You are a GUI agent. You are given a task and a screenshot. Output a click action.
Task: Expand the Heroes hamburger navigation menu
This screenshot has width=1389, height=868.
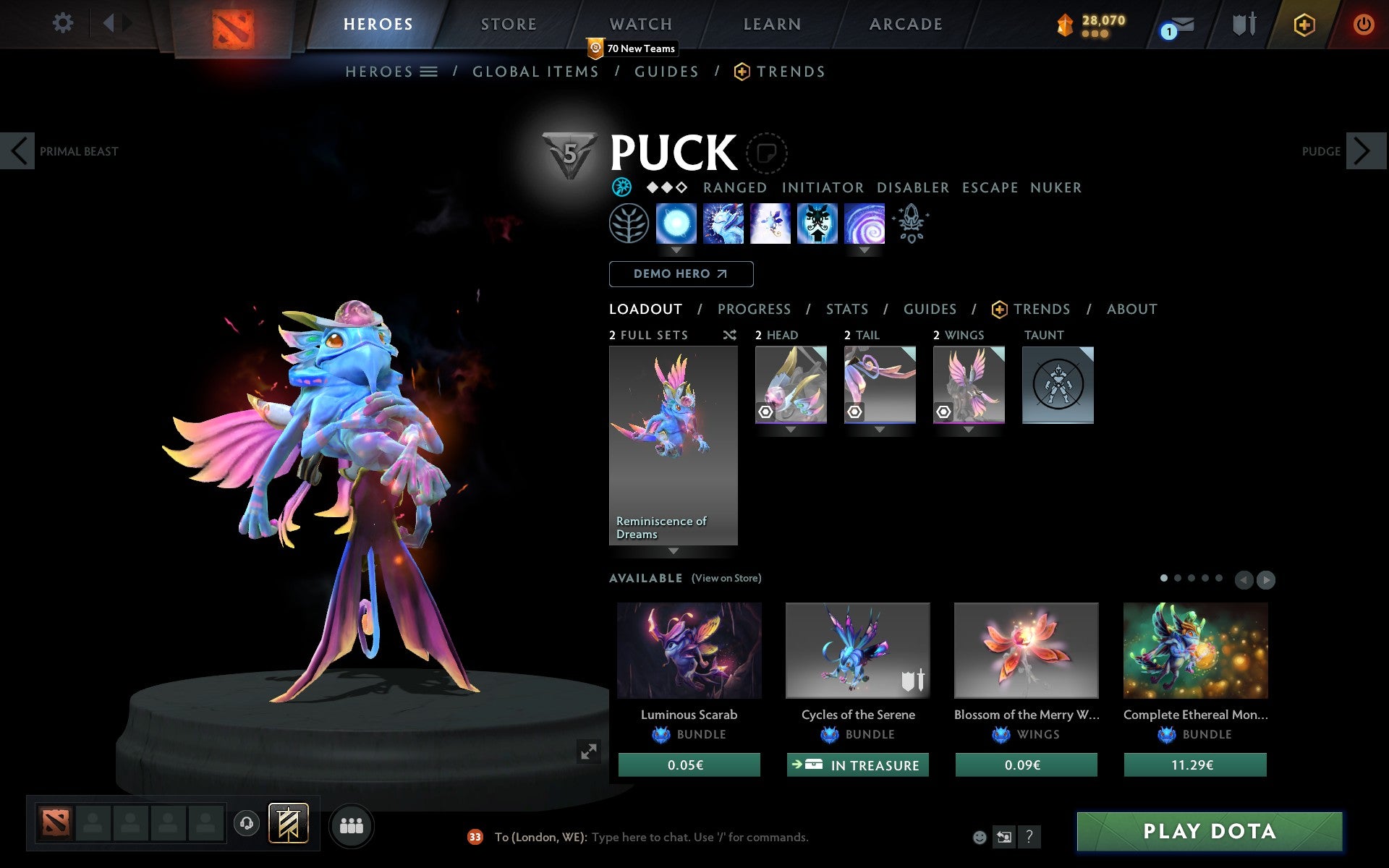click(x=428, y=72)
